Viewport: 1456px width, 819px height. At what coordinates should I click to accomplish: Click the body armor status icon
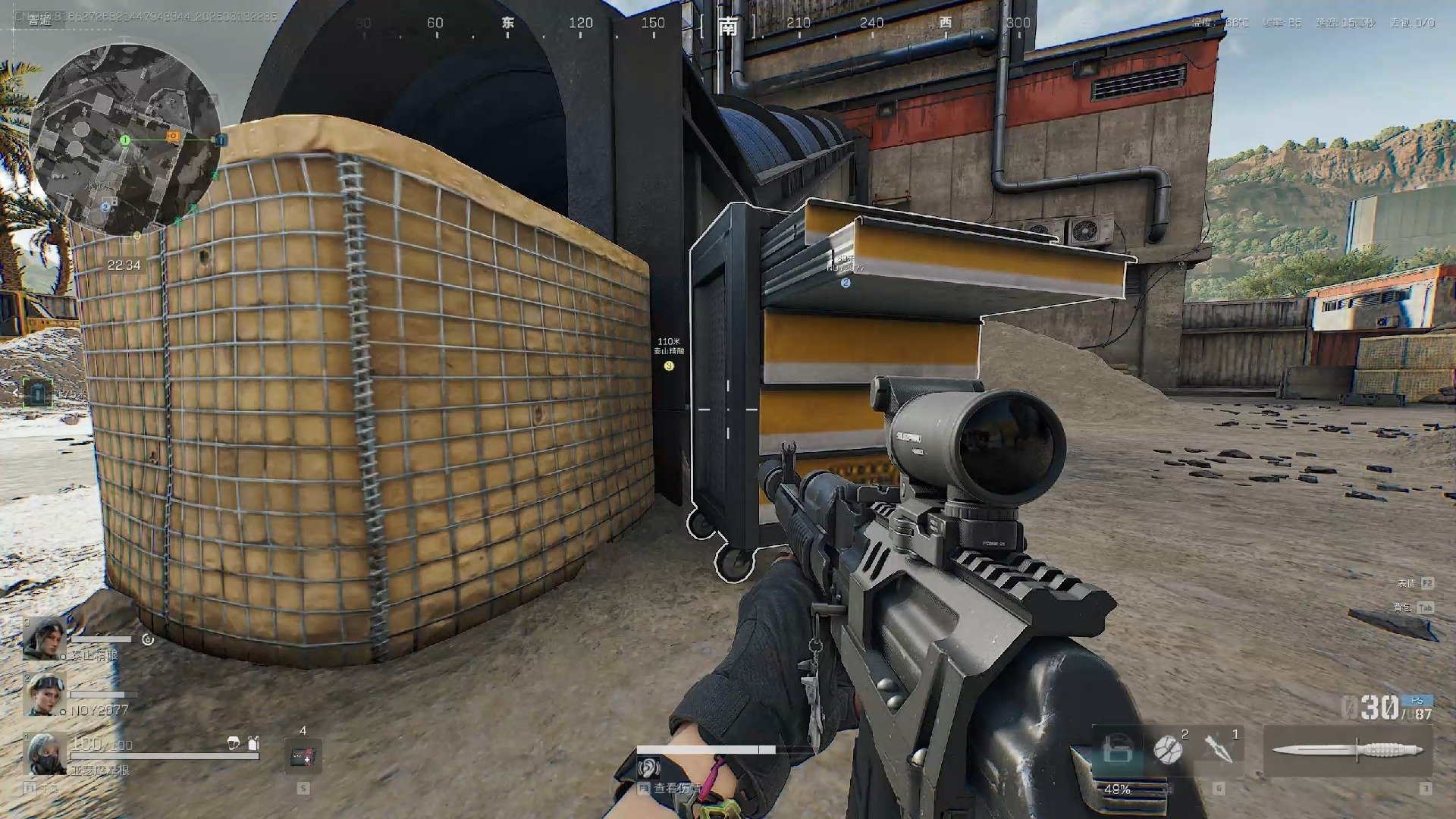[253, 744]
